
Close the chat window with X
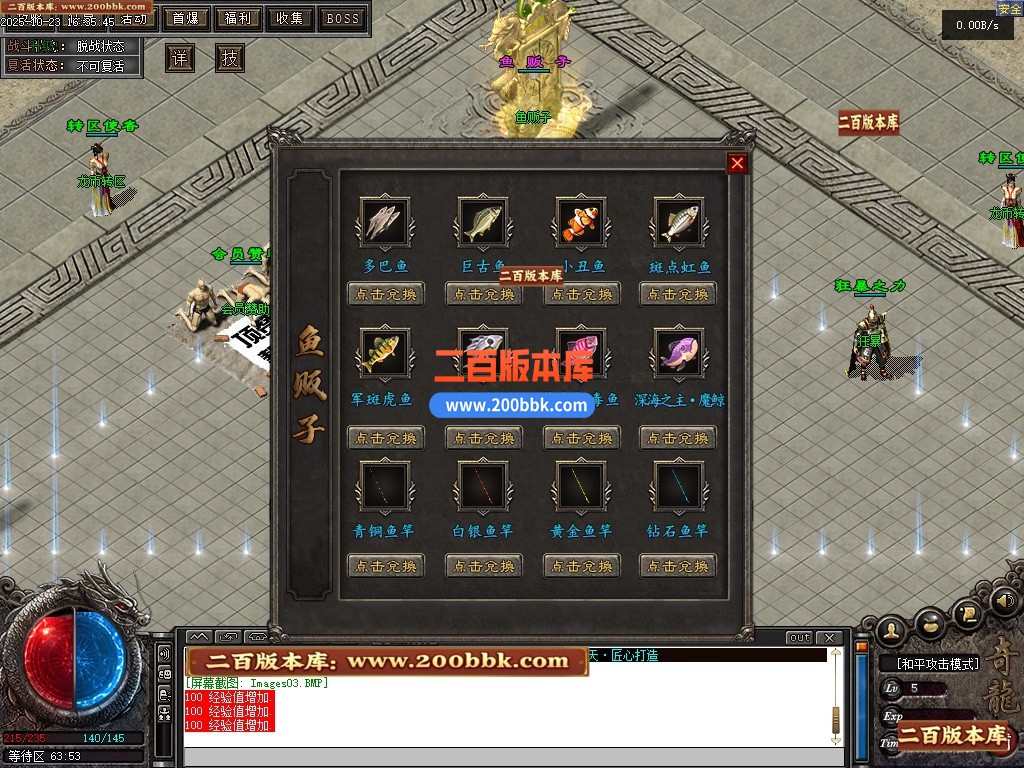click(829, 638)
